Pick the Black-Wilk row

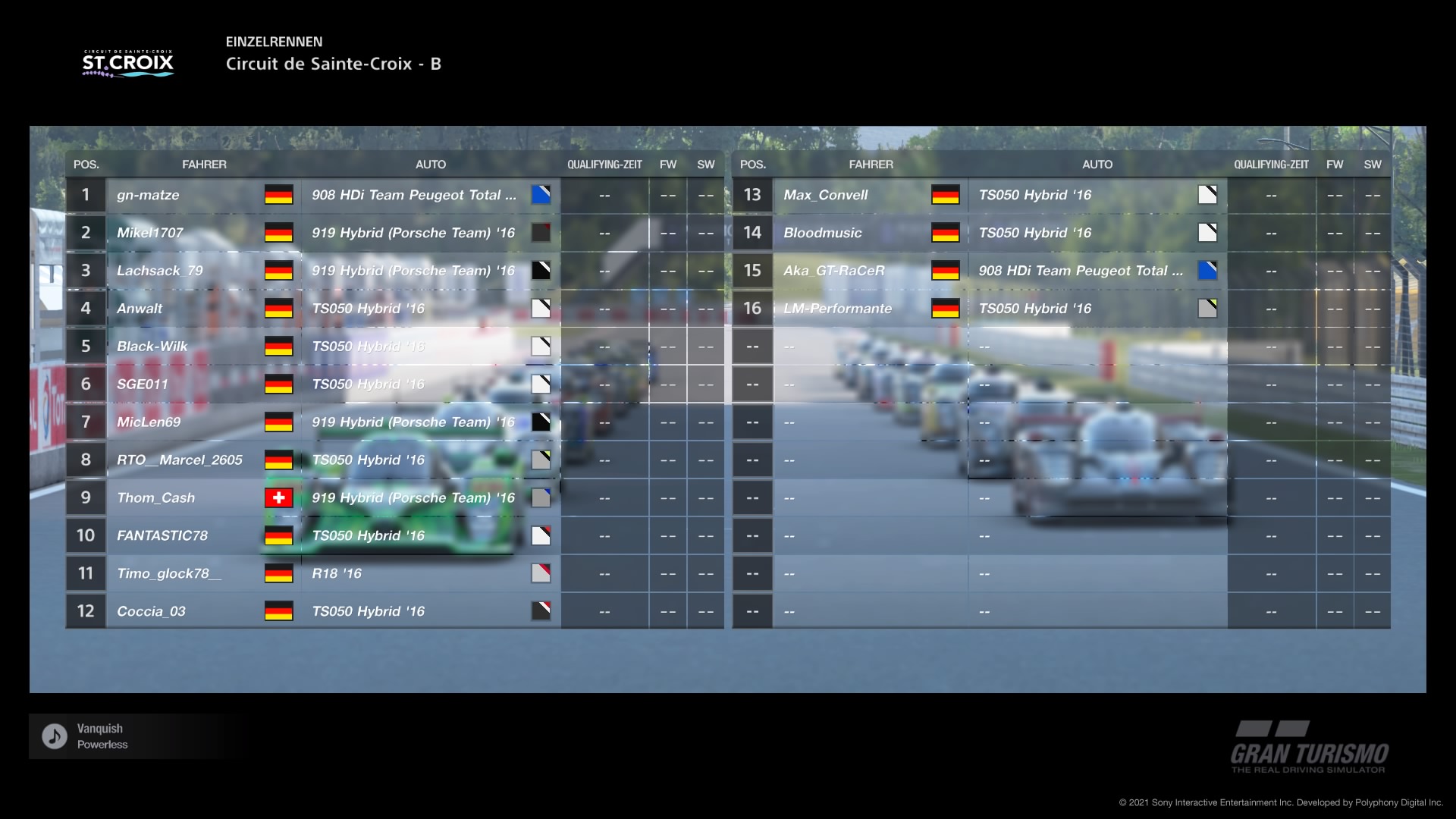[152, 347]
